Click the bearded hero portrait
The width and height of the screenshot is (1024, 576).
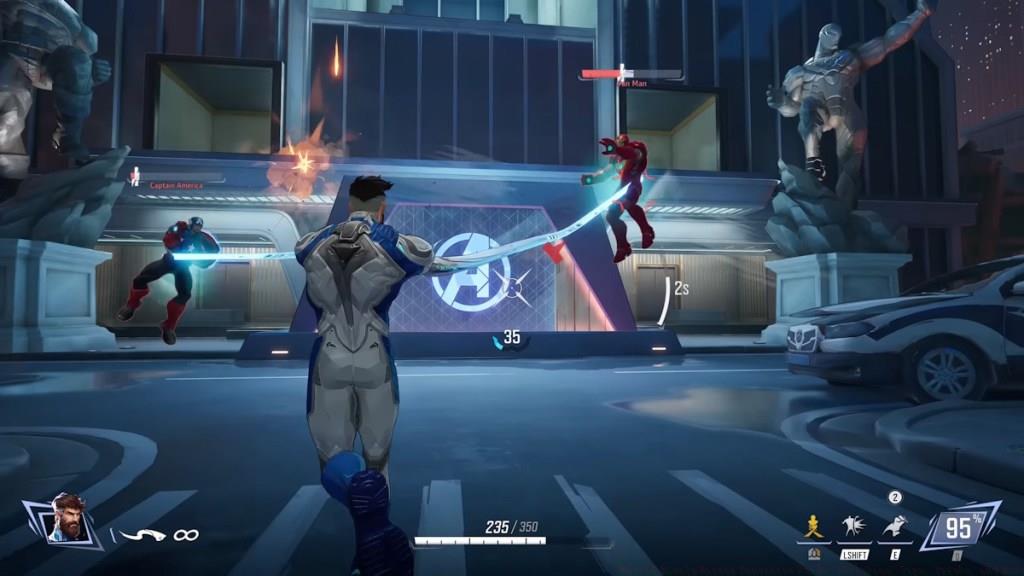click(x=66, y=521)
